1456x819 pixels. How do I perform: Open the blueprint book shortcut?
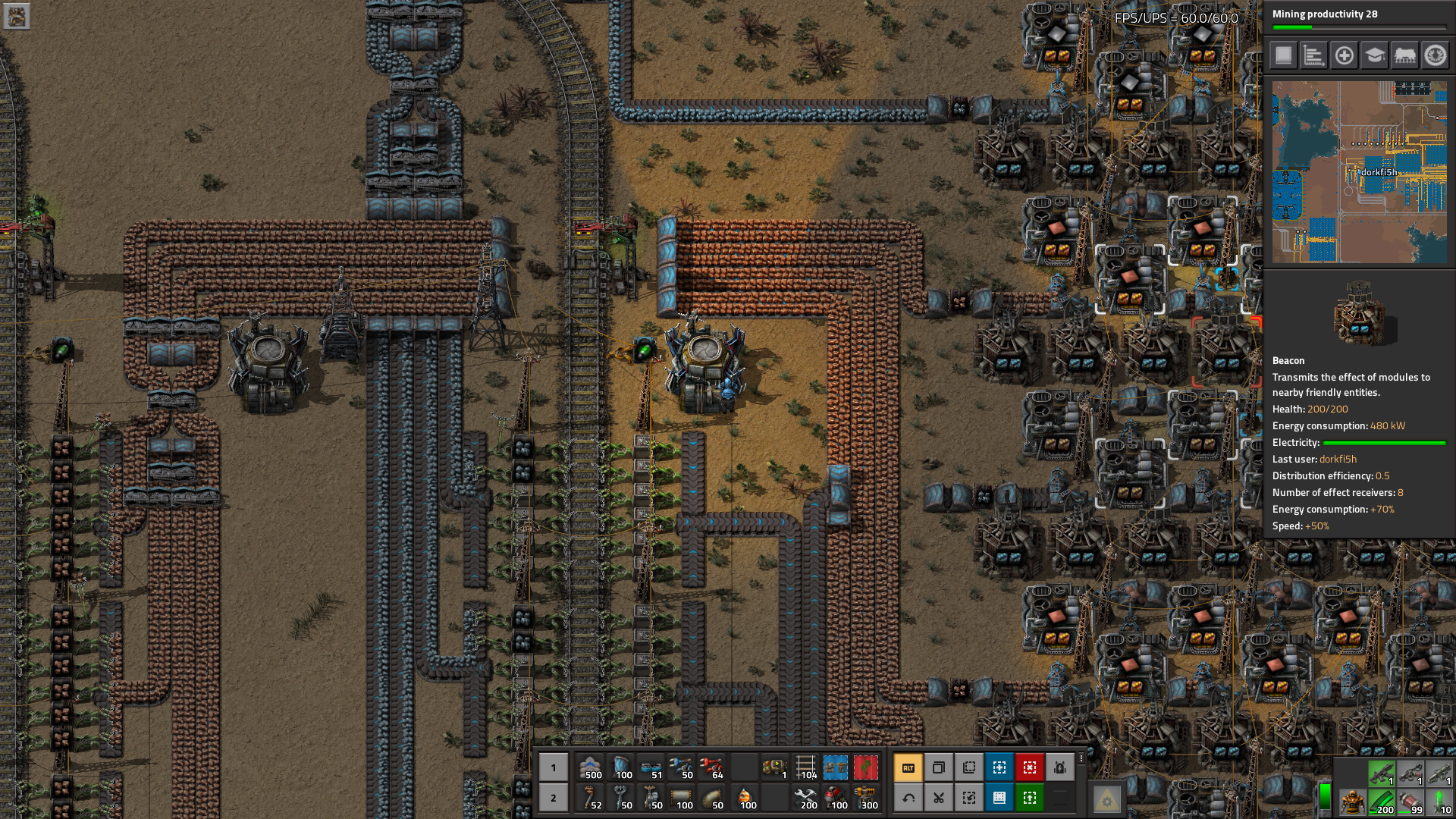click(999, 798)
